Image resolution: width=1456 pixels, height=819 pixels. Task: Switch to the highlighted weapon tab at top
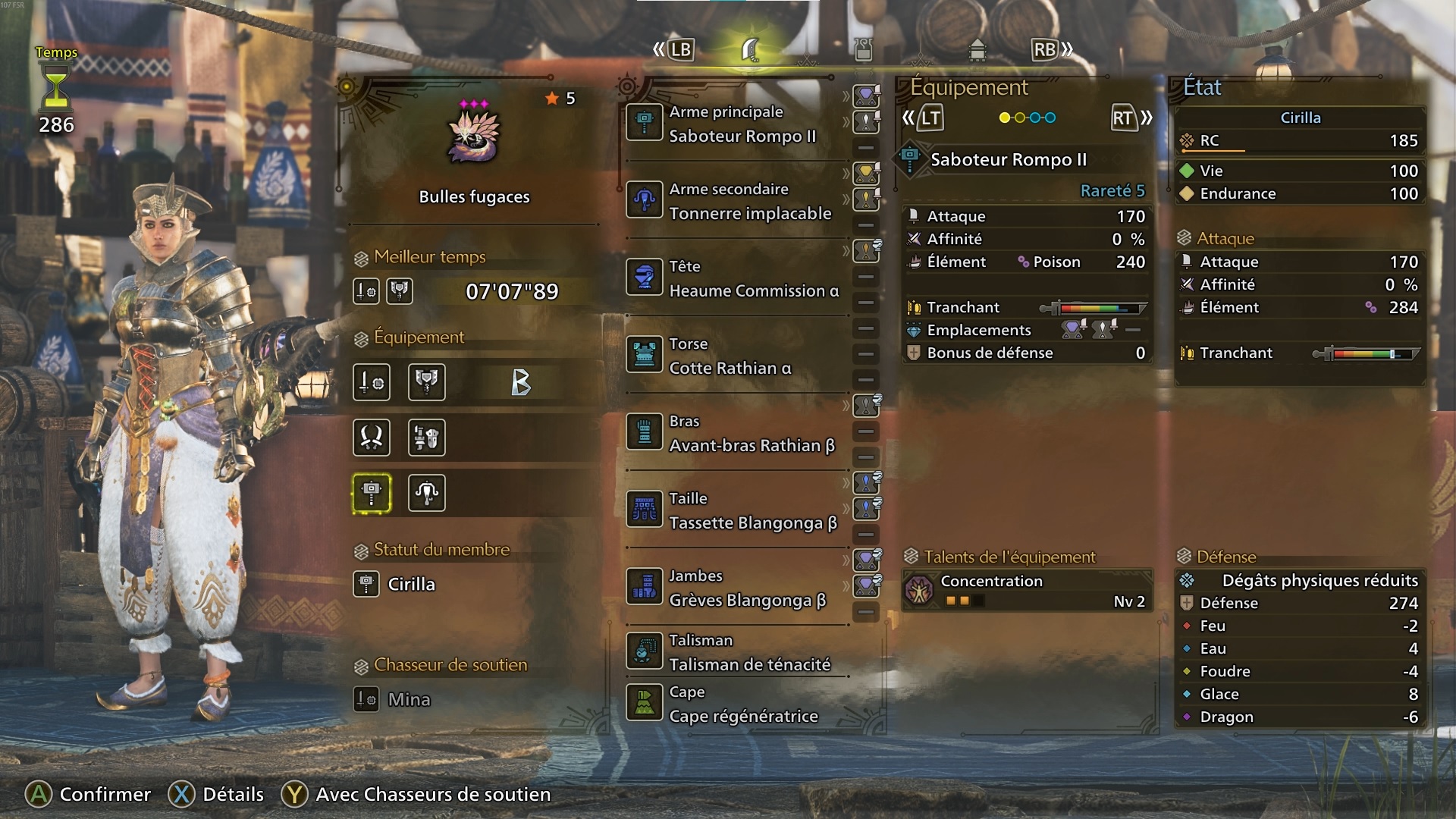(x=750, y=50)
